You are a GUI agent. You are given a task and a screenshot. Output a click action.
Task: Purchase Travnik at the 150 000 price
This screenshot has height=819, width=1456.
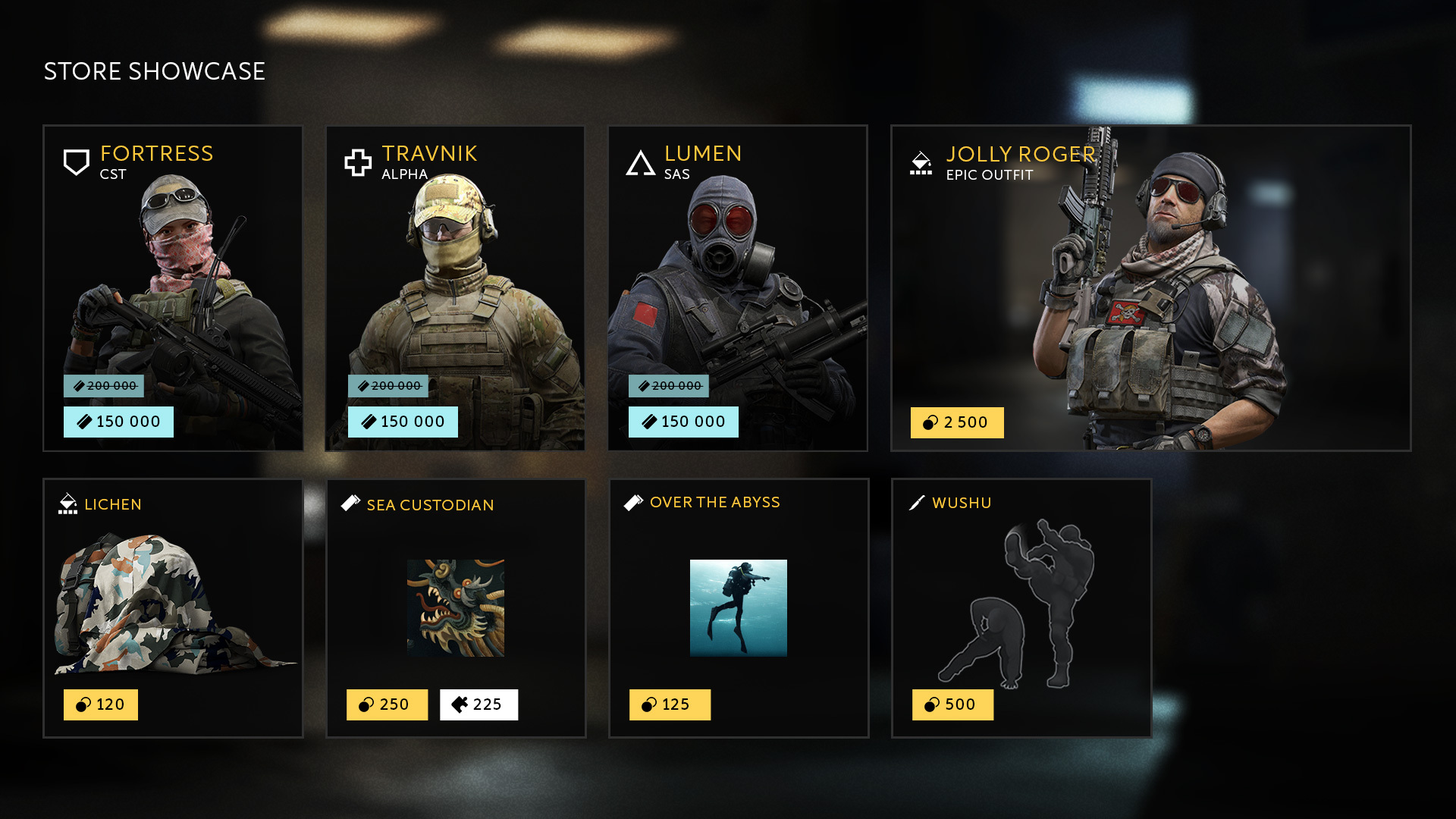tap(403, 422)
